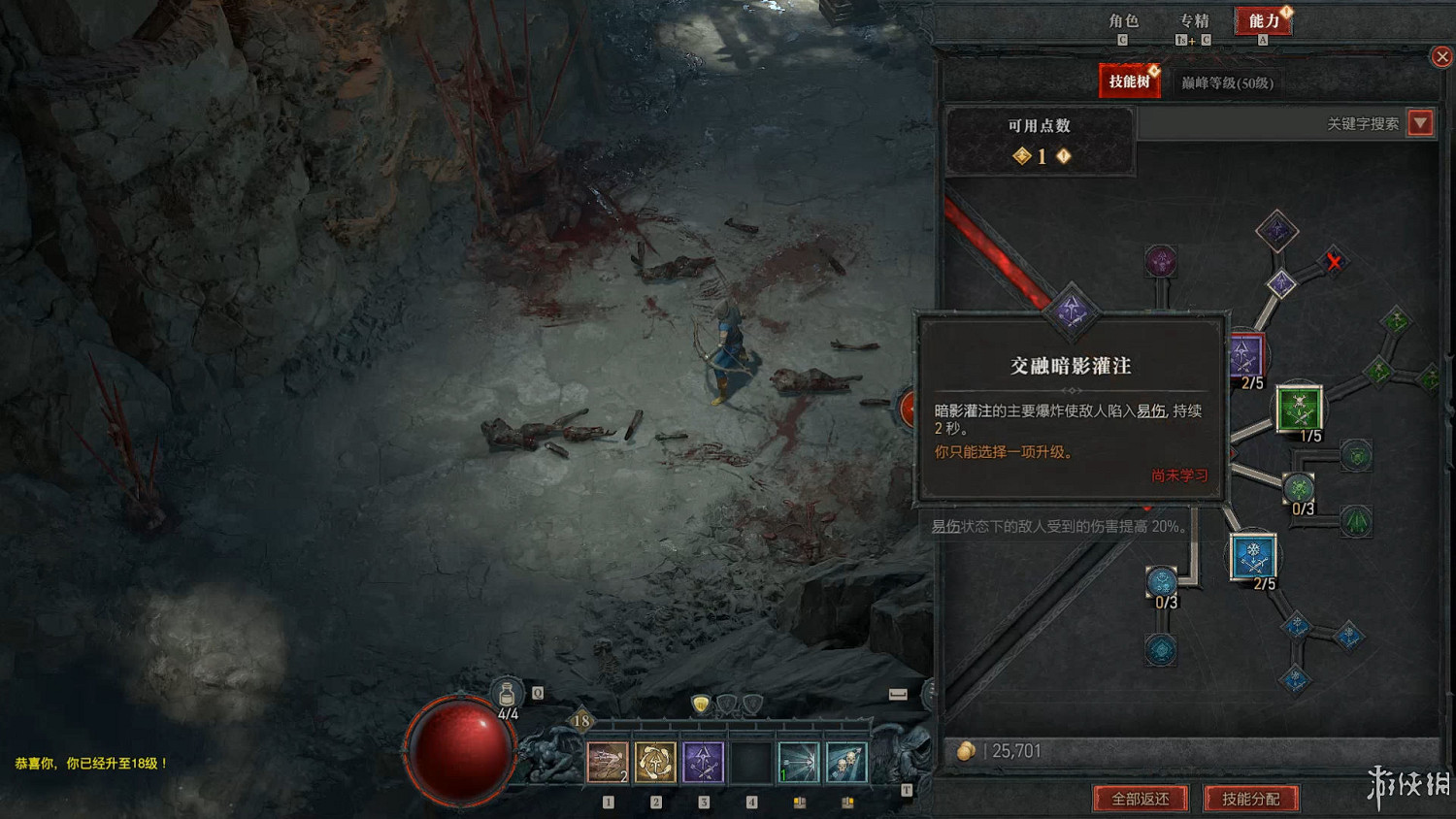Click the twin-skull arrow skill in the rightmost hotbar slot

pos(845,763)
